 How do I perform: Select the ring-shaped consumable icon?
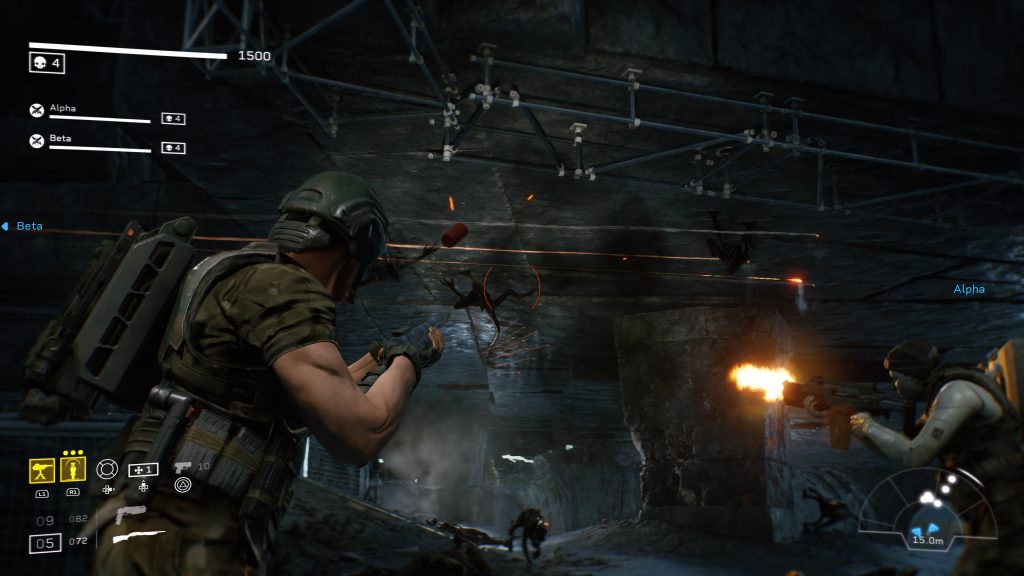coord(107,468)
